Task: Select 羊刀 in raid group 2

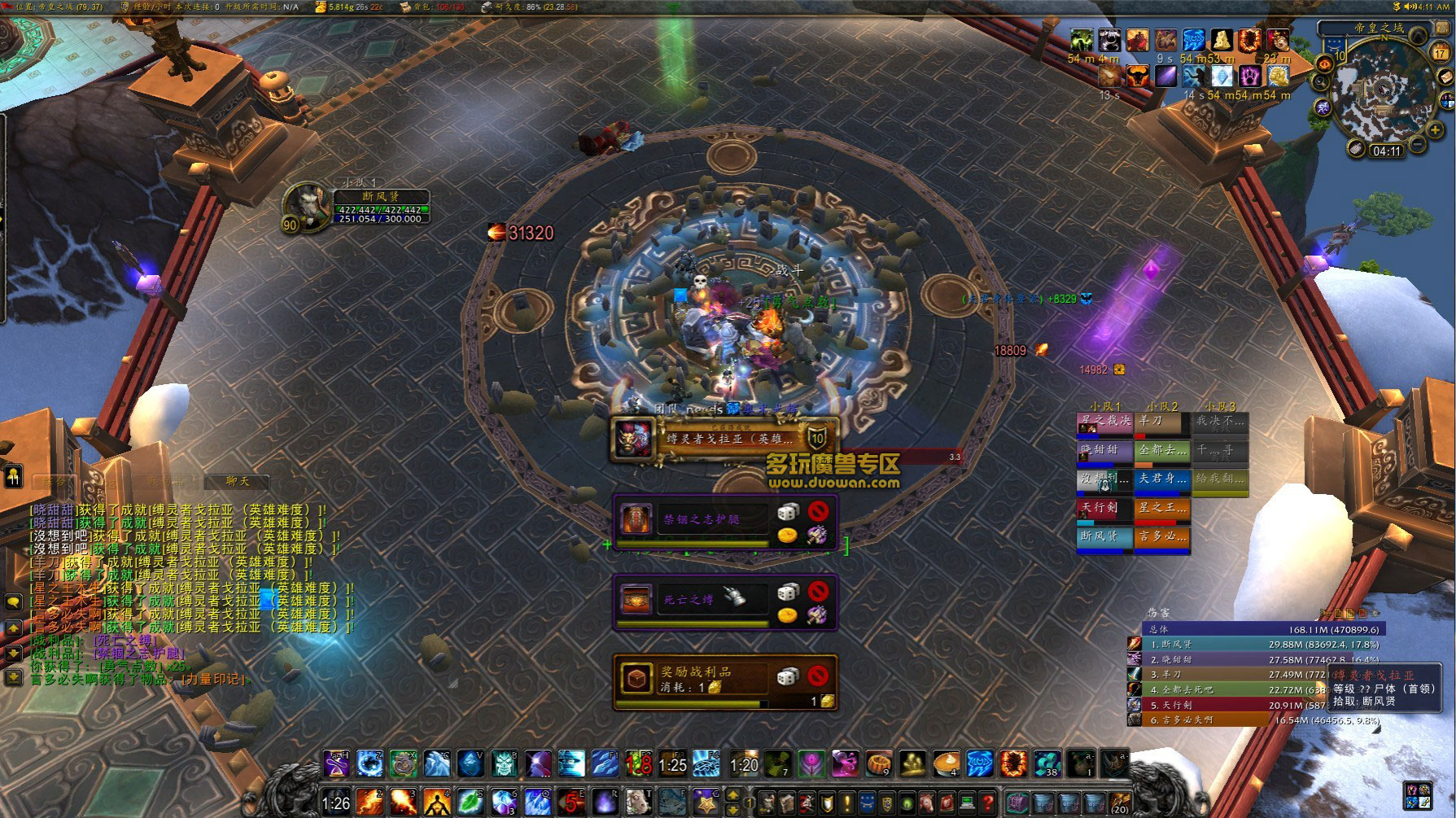Action: (x=1161, y=423)
